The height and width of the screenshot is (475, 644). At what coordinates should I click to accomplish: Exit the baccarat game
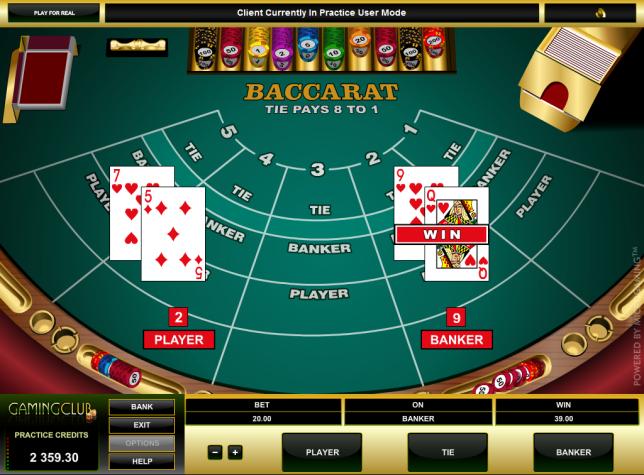point(142,425)
